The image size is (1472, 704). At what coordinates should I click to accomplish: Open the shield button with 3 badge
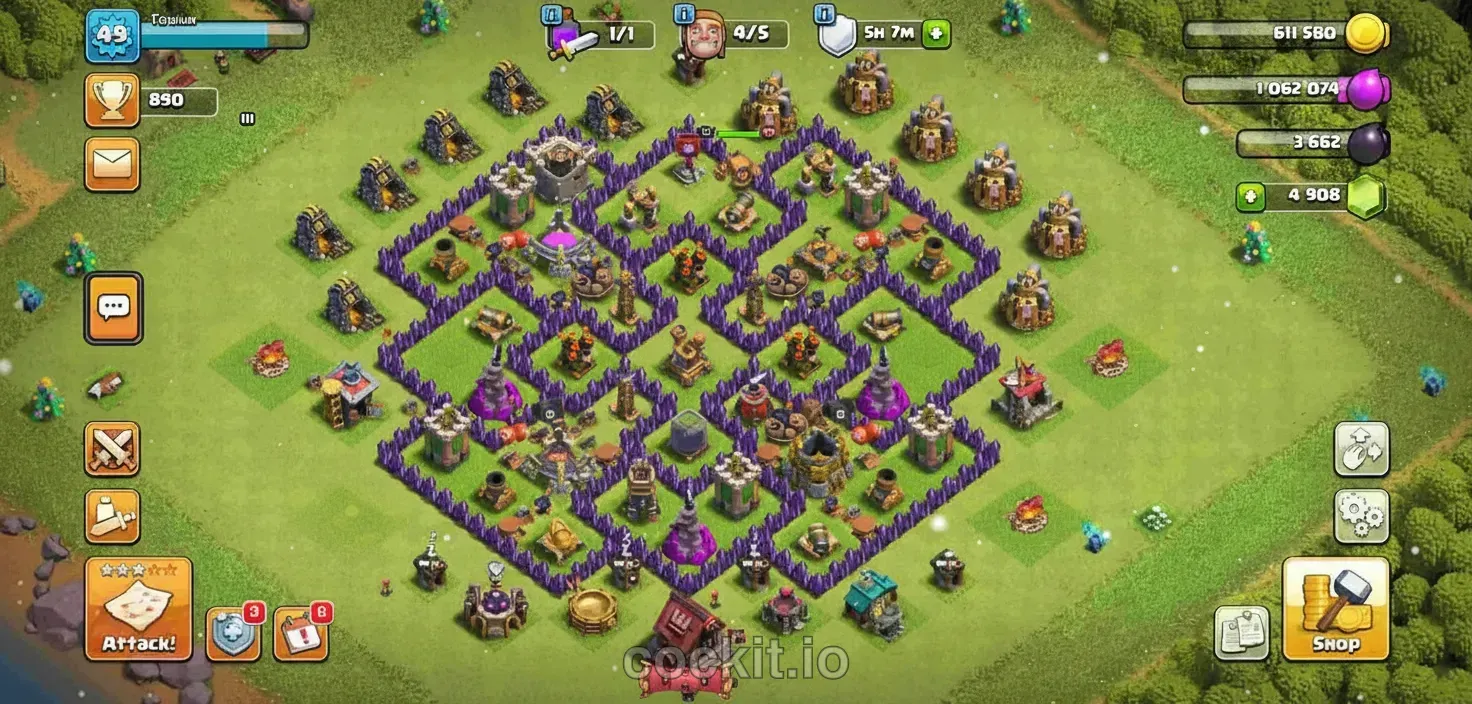233,633
